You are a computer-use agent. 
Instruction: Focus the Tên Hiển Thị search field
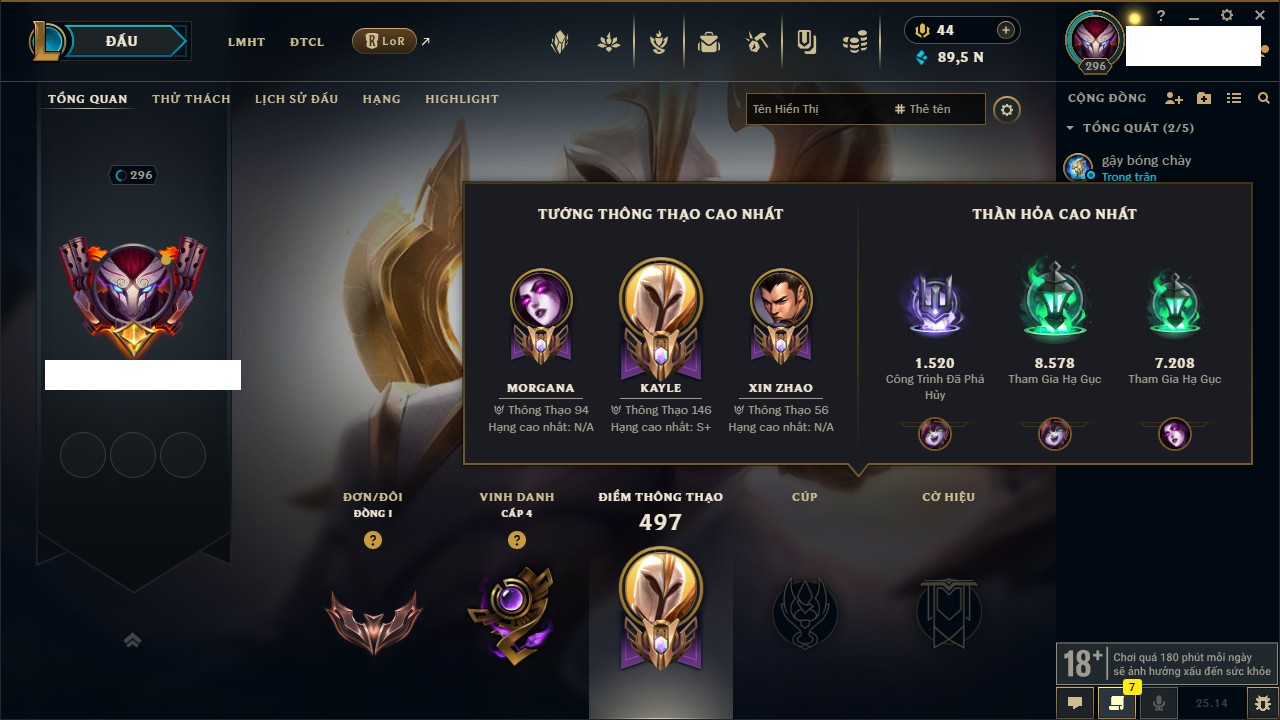[x=815, y=109]
